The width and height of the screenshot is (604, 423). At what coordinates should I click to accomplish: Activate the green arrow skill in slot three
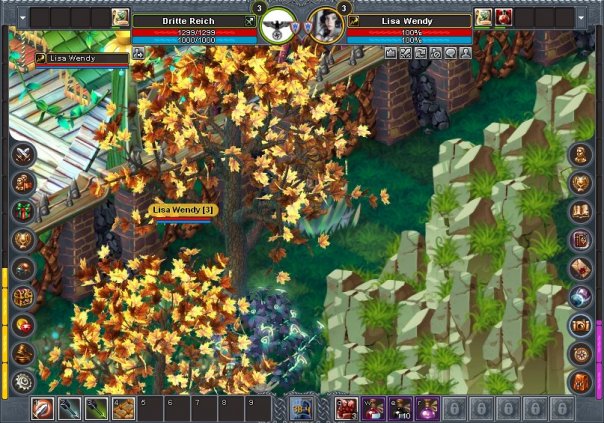pyautogui.click(x=97, y=408)
